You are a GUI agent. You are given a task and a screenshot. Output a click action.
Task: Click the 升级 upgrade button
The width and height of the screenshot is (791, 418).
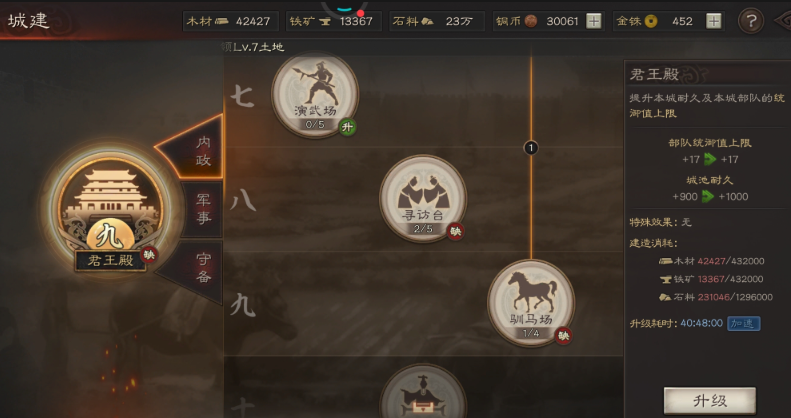(x=710, y=400)
